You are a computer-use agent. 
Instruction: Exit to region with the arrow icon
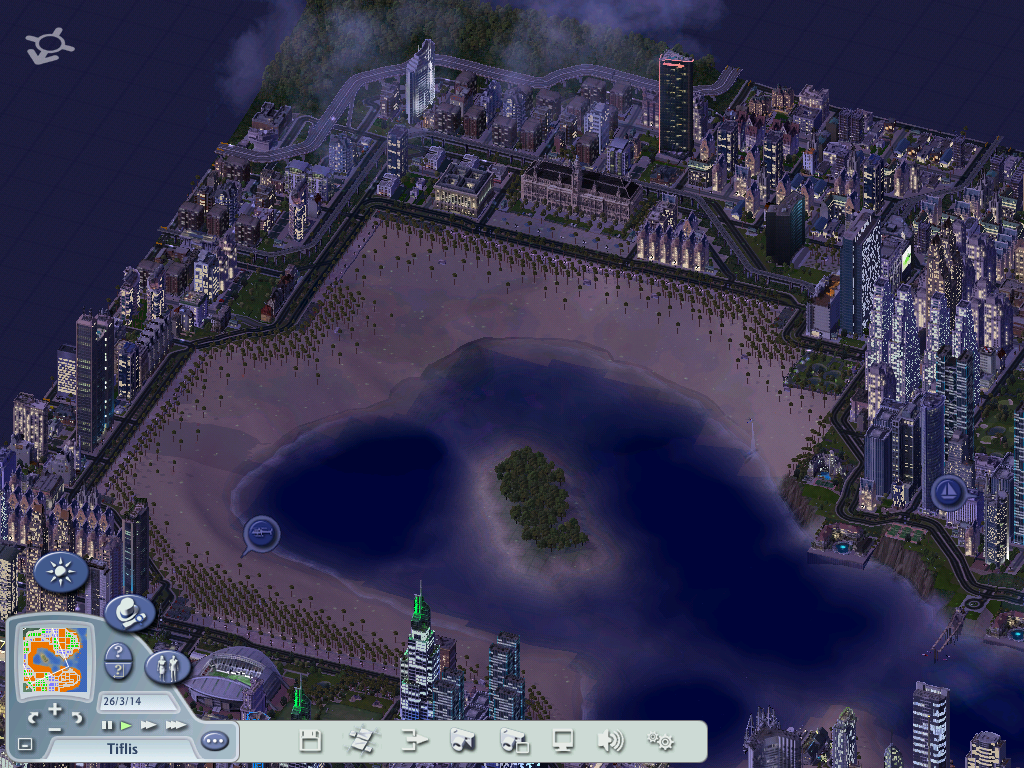[413, 741]
